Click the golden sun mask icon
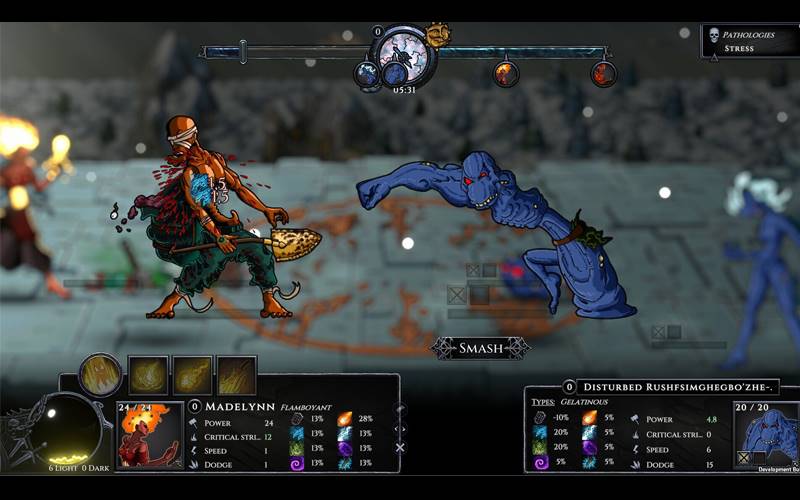 click(438, 36)
